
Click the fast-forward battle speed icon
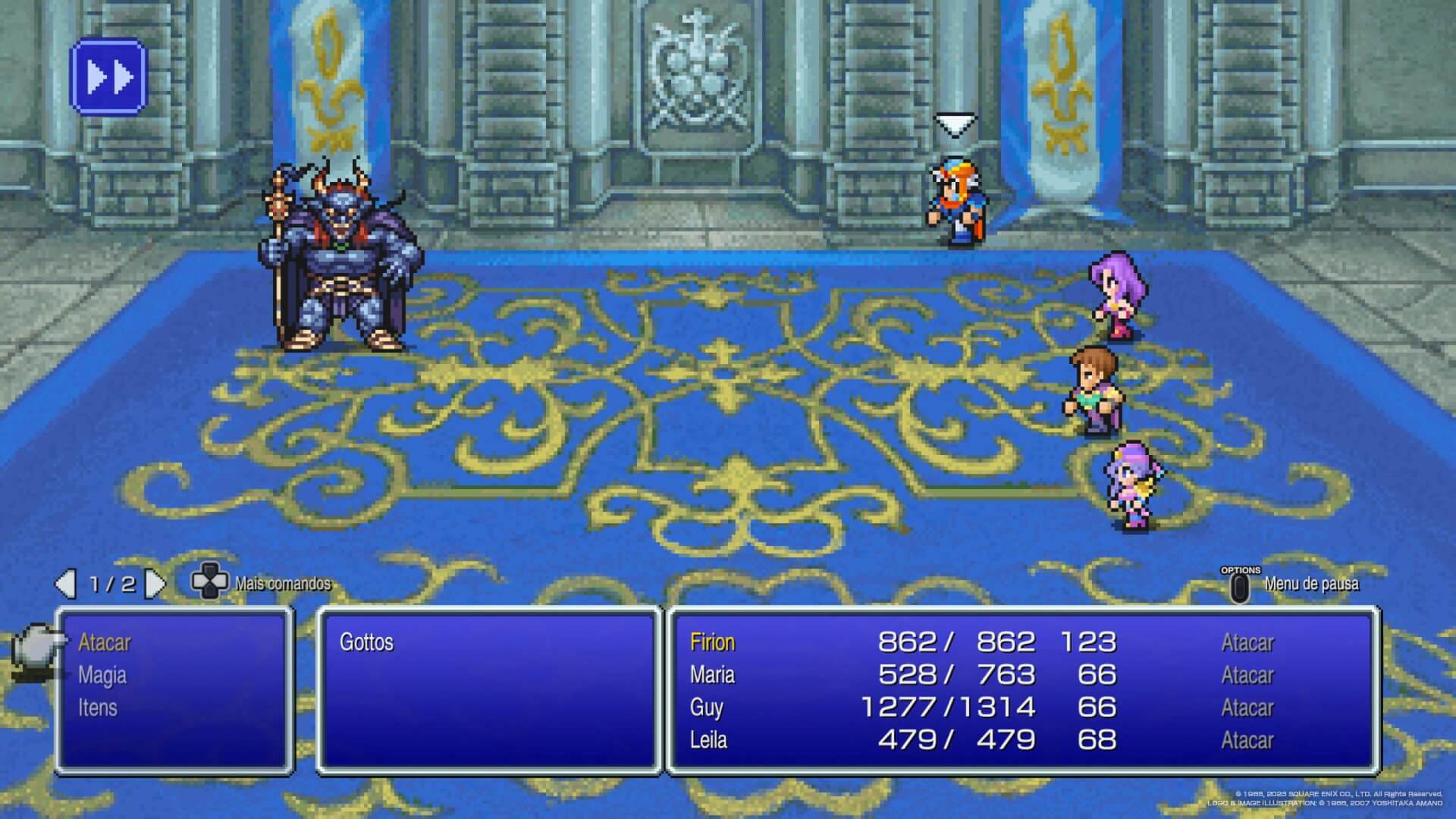click(x=108, y=75)
